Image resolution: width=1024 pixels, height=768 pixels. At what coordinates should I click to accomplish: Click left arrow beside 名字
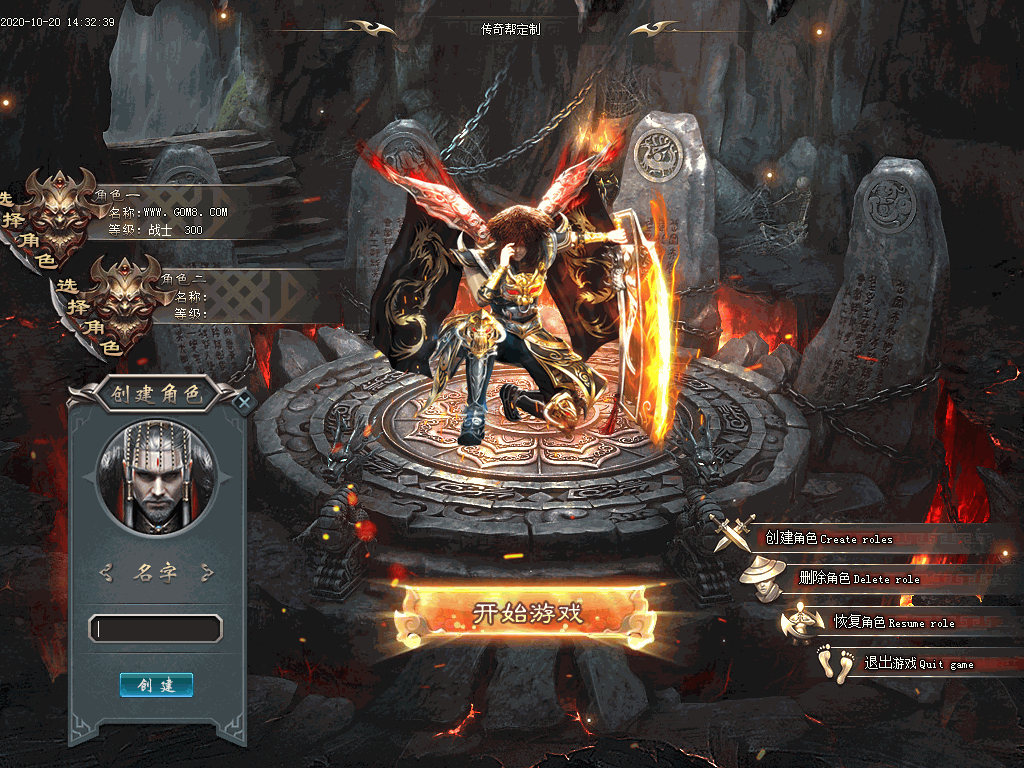point(107,573)
